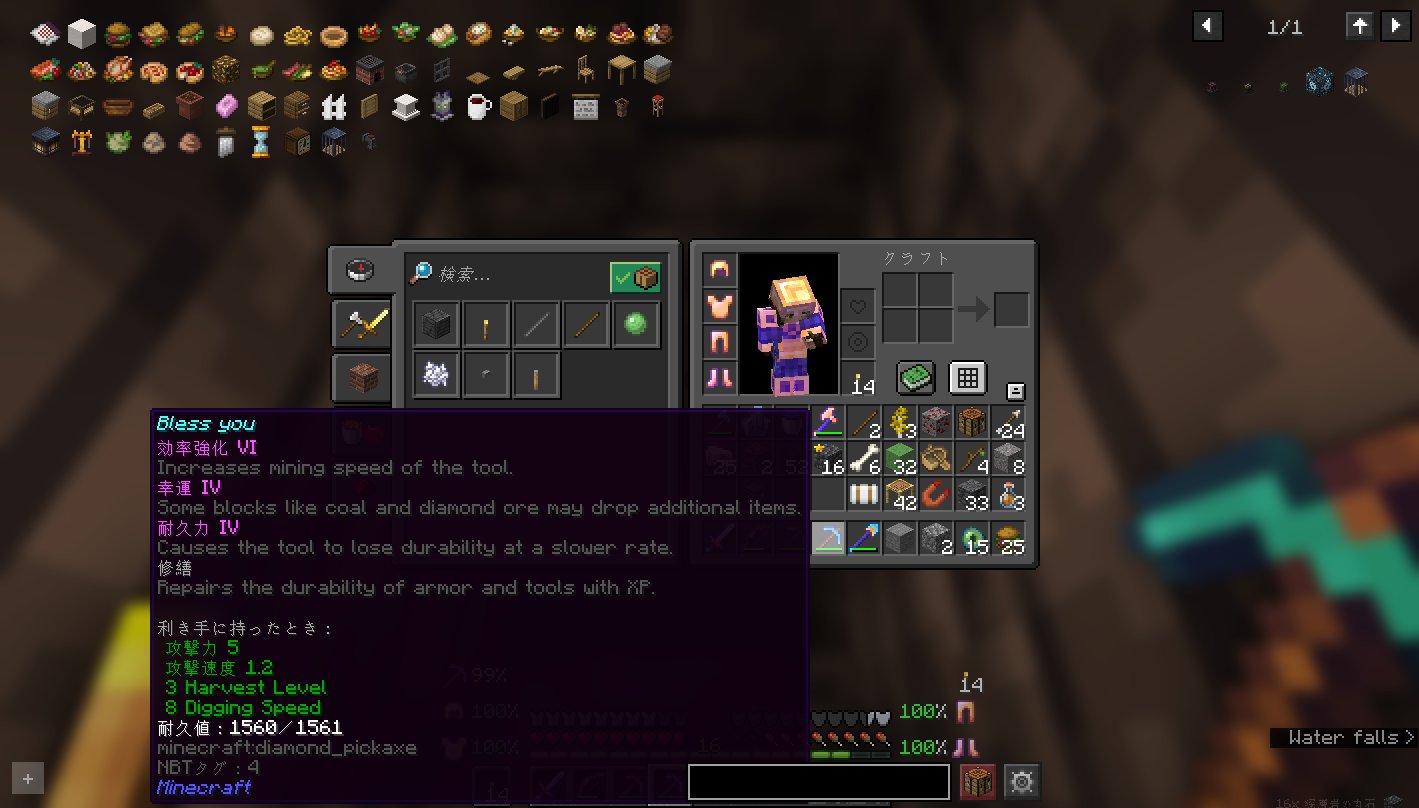
Task: Click the hamburger item in the JEI item list
Action: tap(119, 32)
